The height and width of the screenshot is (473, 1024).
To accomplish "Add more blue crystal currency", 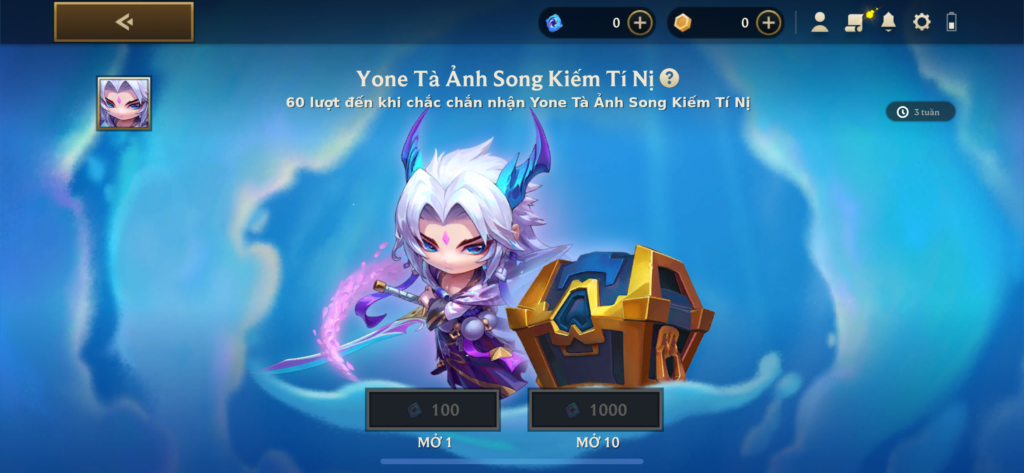I will pyautogui.click(x=640, y=22).
